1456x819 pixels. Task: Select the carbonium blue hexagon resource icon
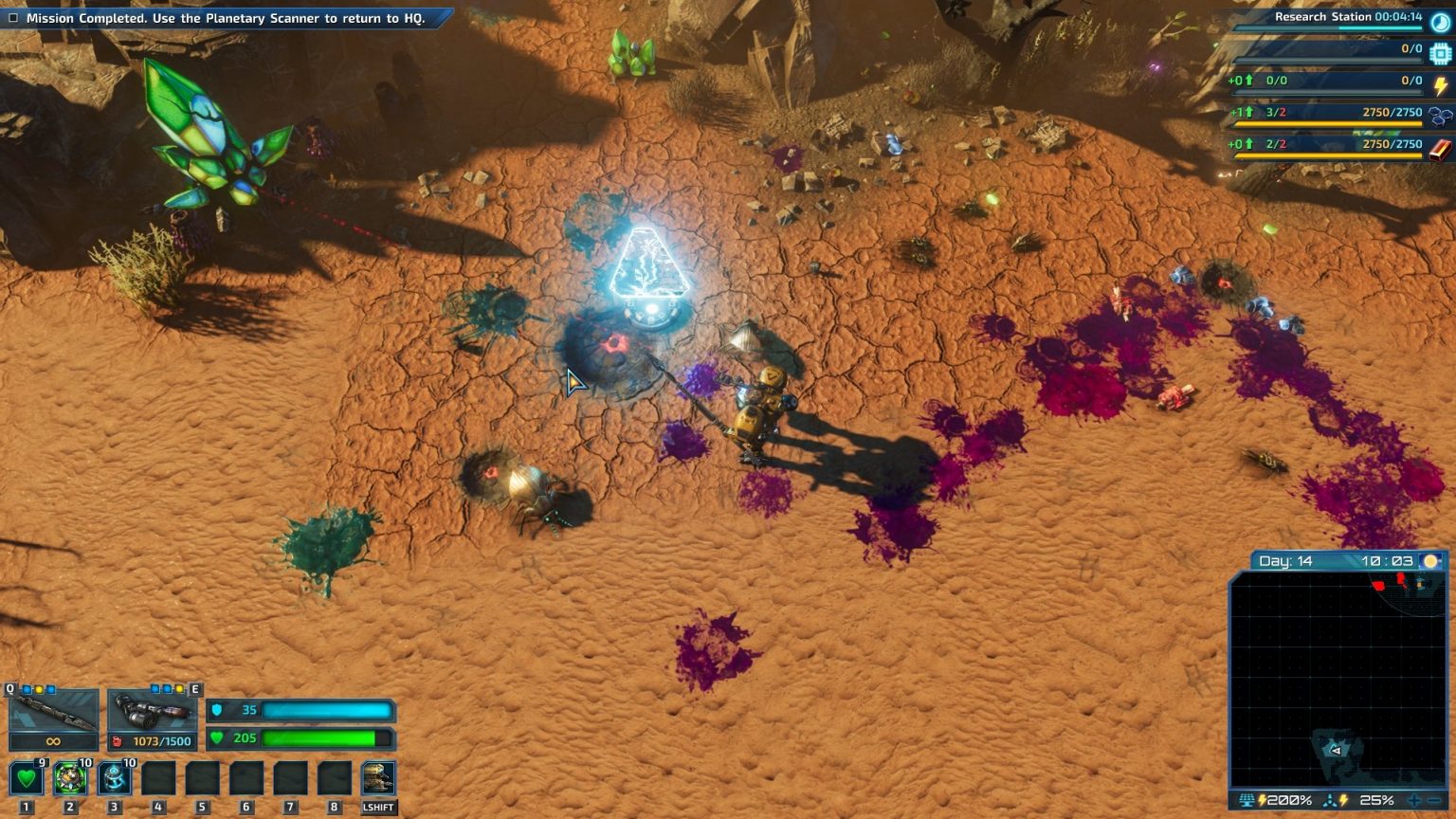(1440, 116)
